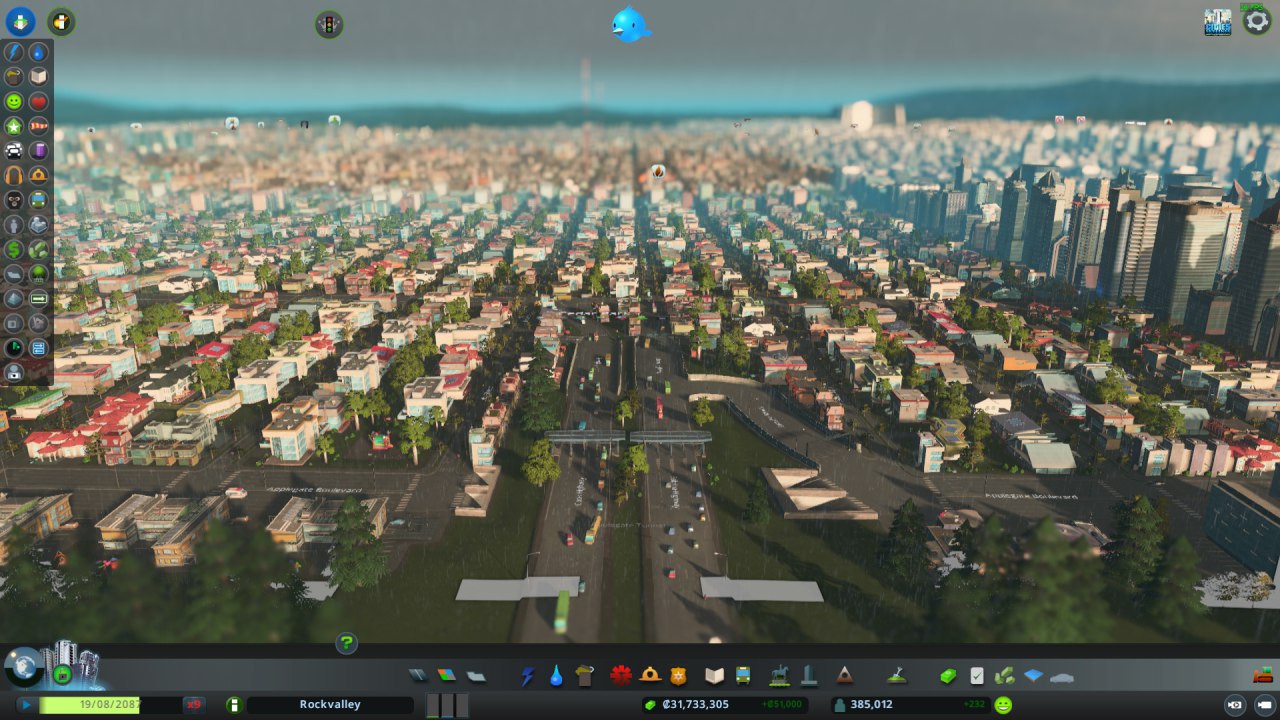Open the Healthcare red cross menu
The width and height of the screenshot is (1280, 720).
(x=621, y=676)
